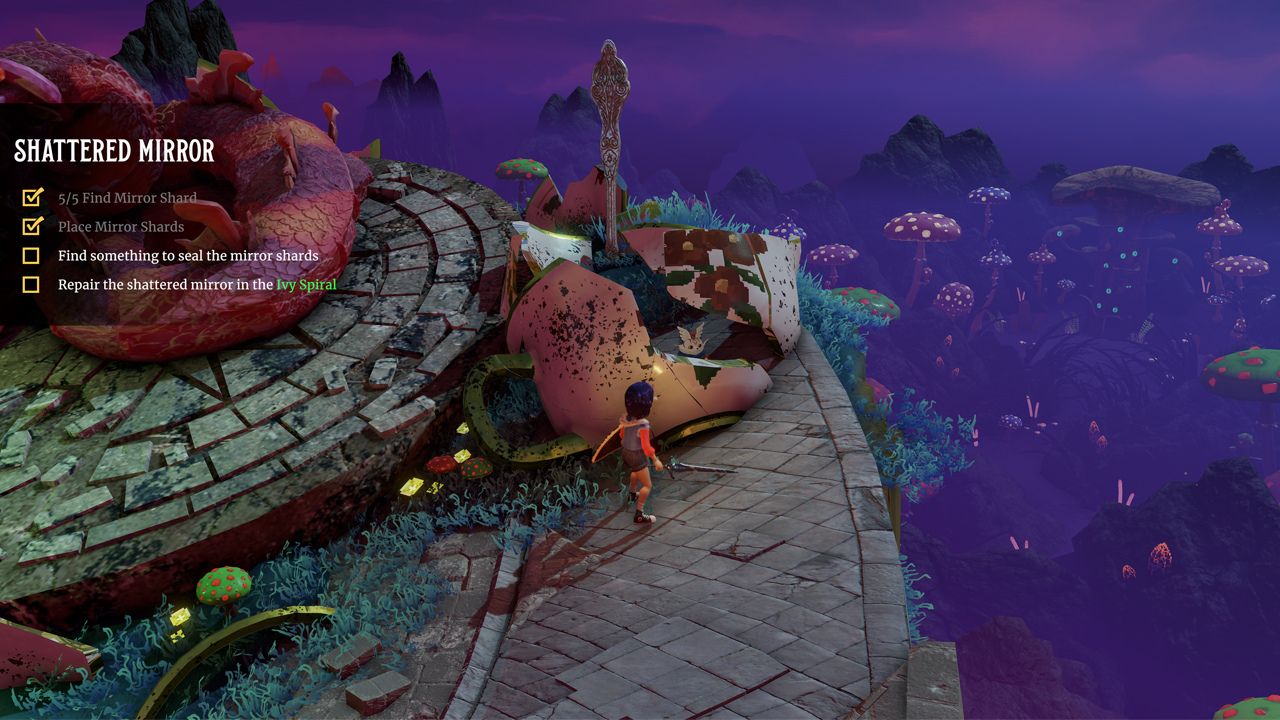Click the Shattered Mirror quest title
The width and height of the screenshot is (1280, 720).
coord(114,151)
